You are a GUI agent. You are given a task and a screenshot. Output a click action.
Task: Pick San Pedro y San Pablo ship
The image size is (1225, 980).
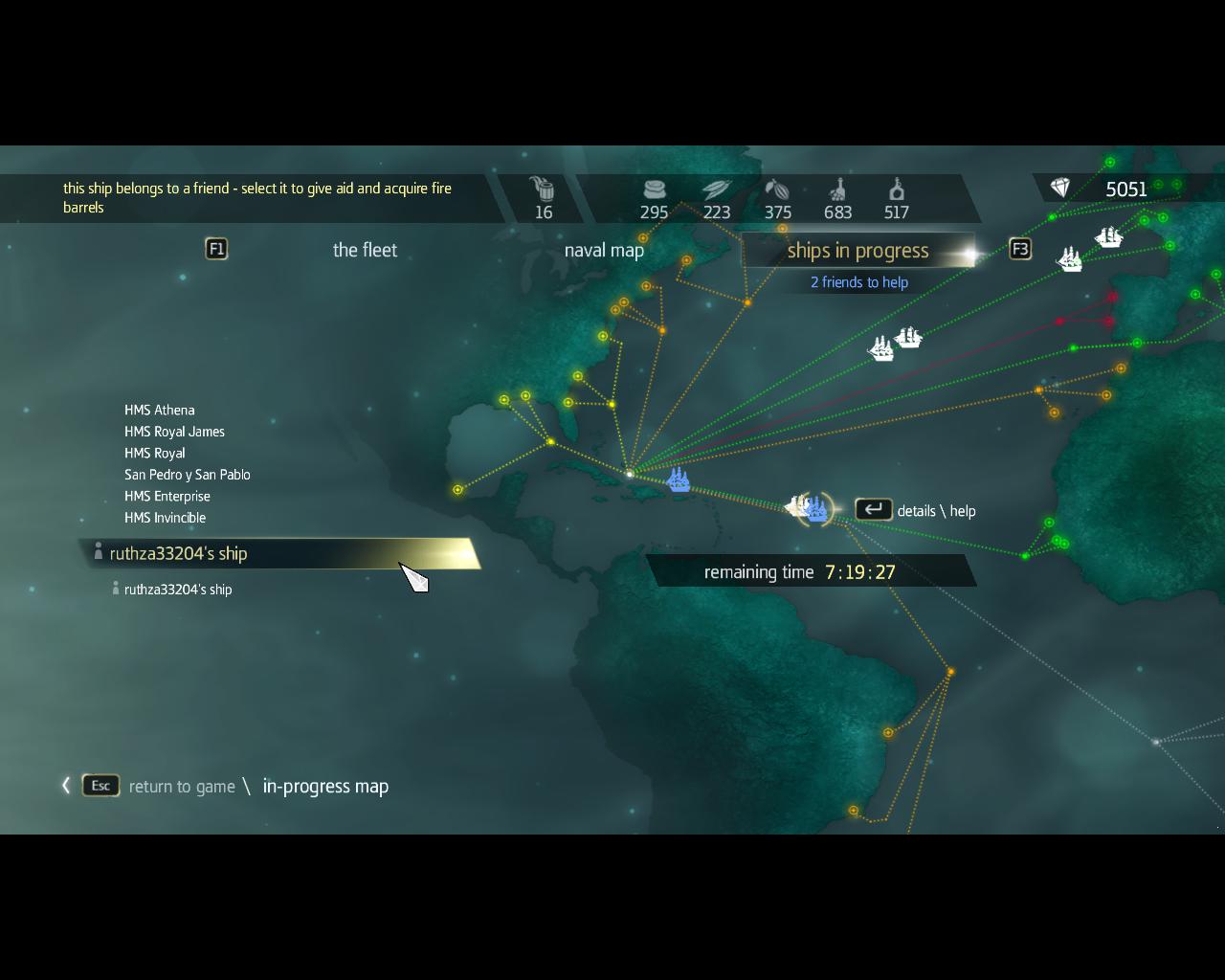click(188, 475)
